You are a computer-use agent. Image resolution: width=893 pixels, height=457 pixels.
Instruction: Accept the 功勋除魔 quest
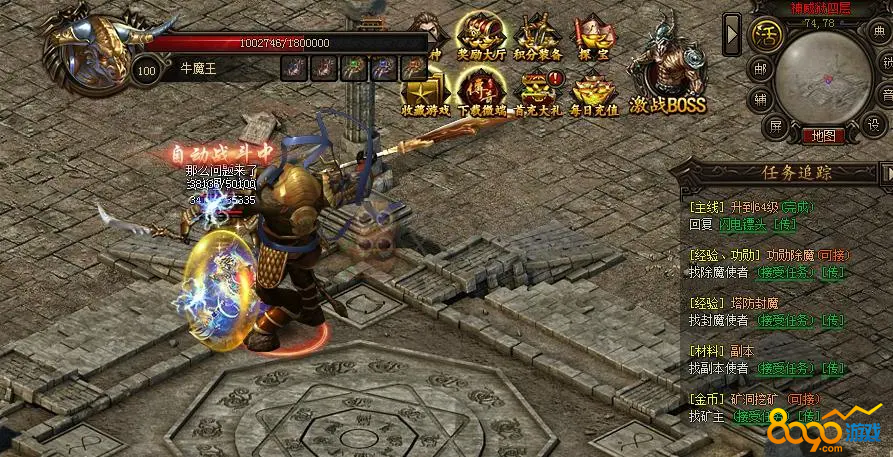click(783, 272)
